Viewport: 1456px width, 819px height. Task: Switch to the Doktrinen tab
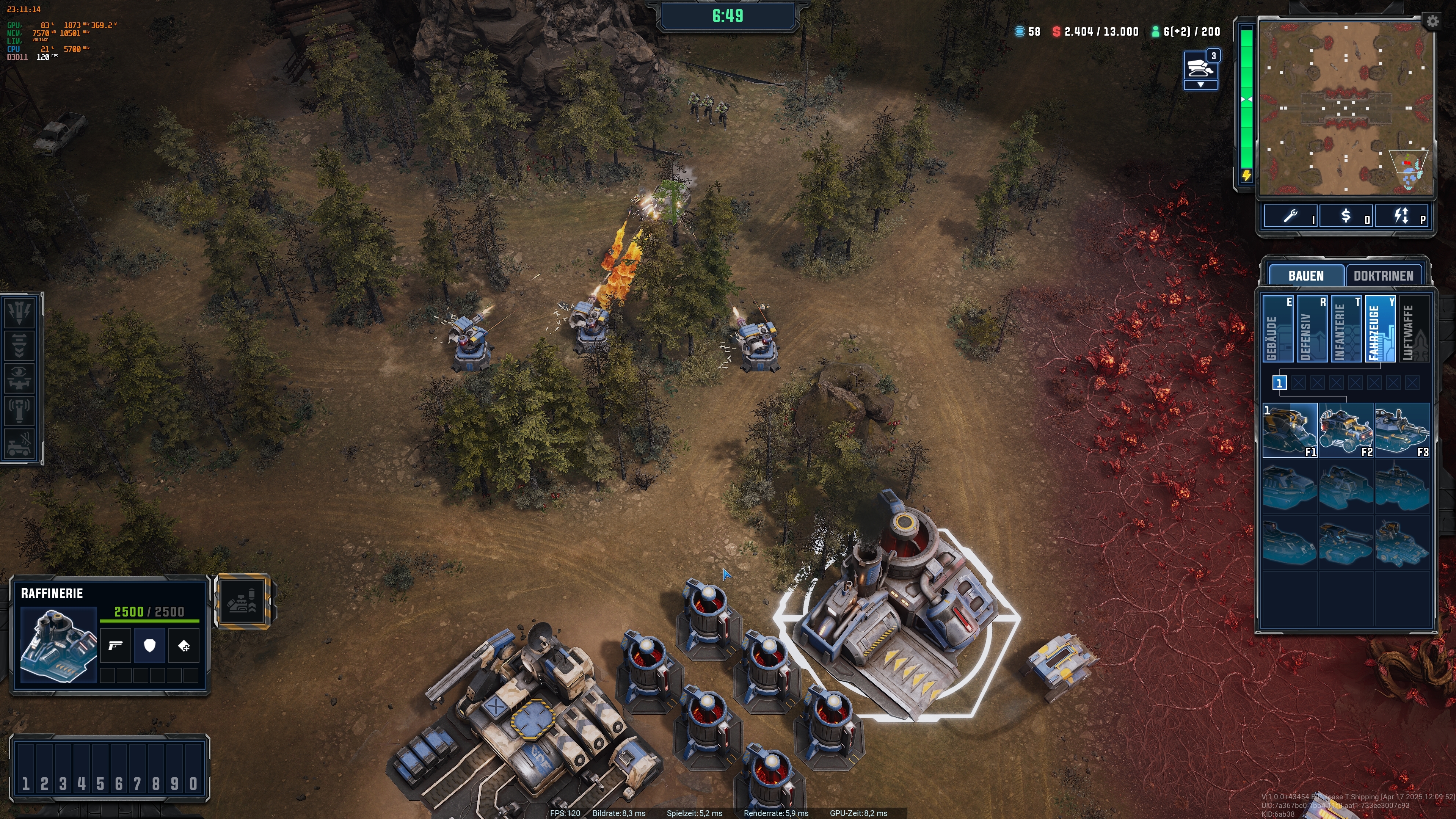pyautogui.click(x=1383, y=276)
